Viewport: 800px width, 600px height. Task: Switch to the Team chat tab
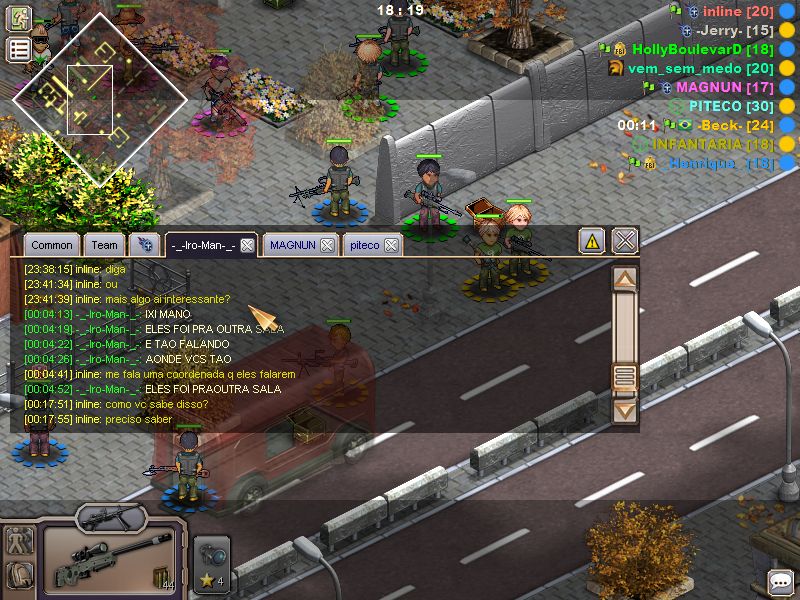coord(104,245)
